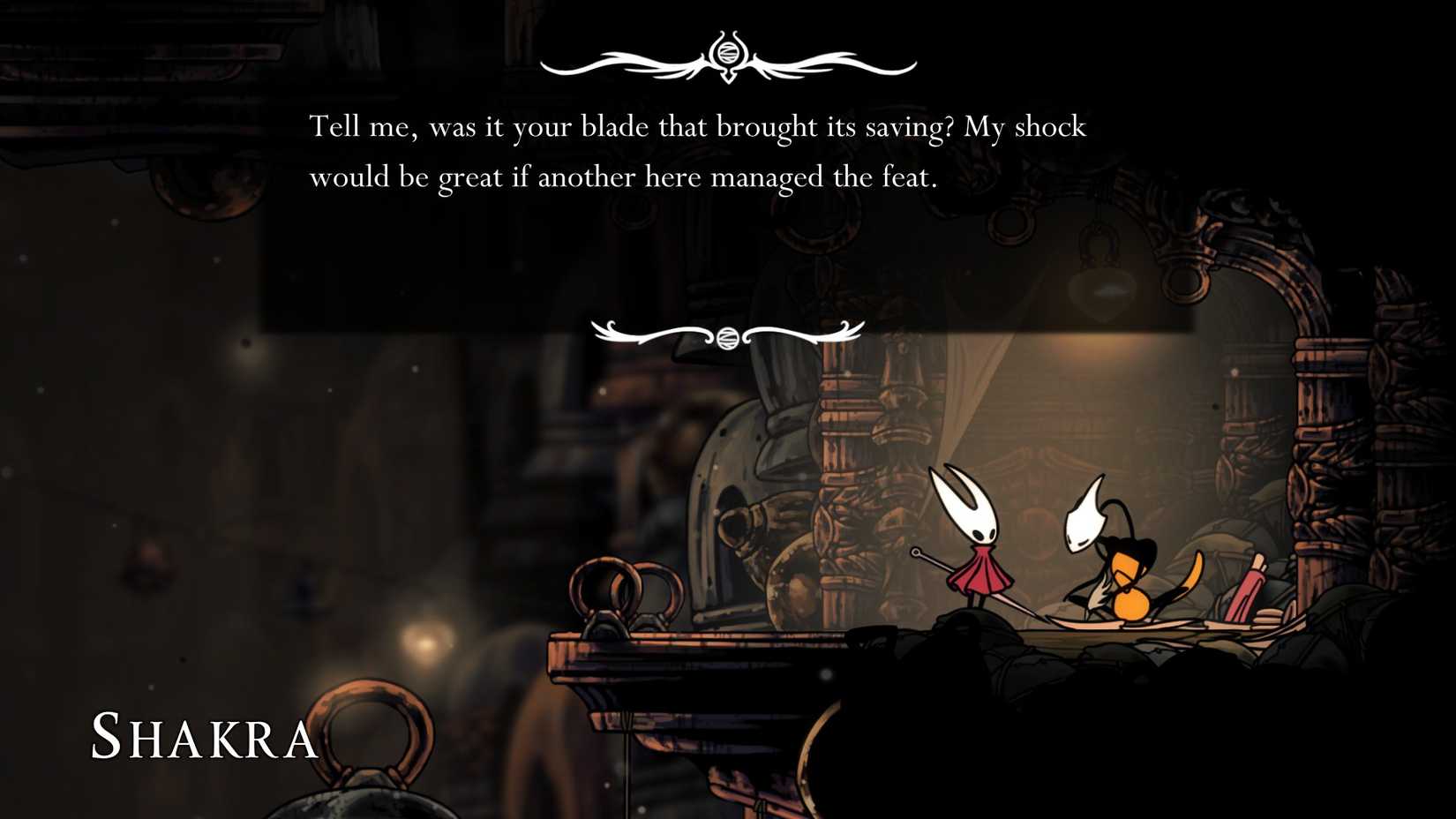Viewport: 1456px width, 819px height.
Task: Expand the upper decorative dialogue divider
Action: pyautogui.click(x=727, y=58)
